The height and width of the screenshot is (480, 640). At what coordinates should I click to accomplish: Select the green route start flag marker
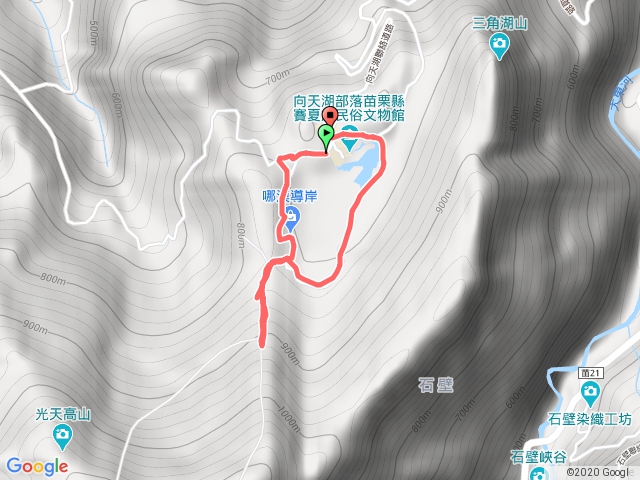click(x=326, y=135)
